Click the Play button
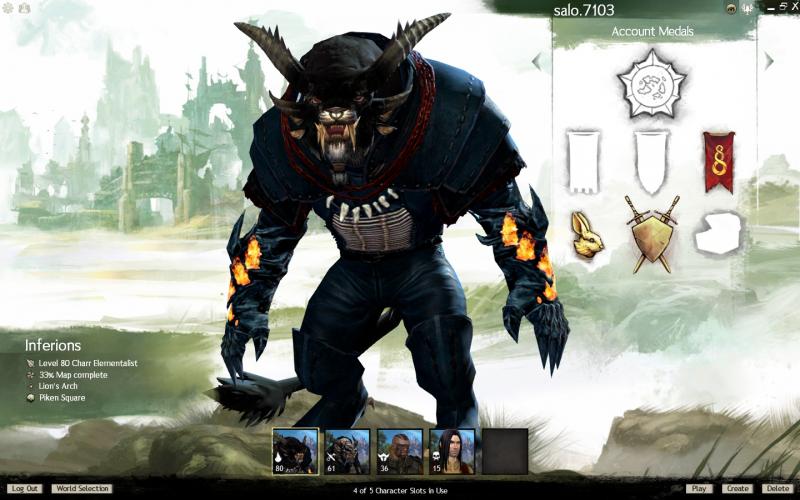The width and height of the screenshot is (800, 500). pos(699,489)
